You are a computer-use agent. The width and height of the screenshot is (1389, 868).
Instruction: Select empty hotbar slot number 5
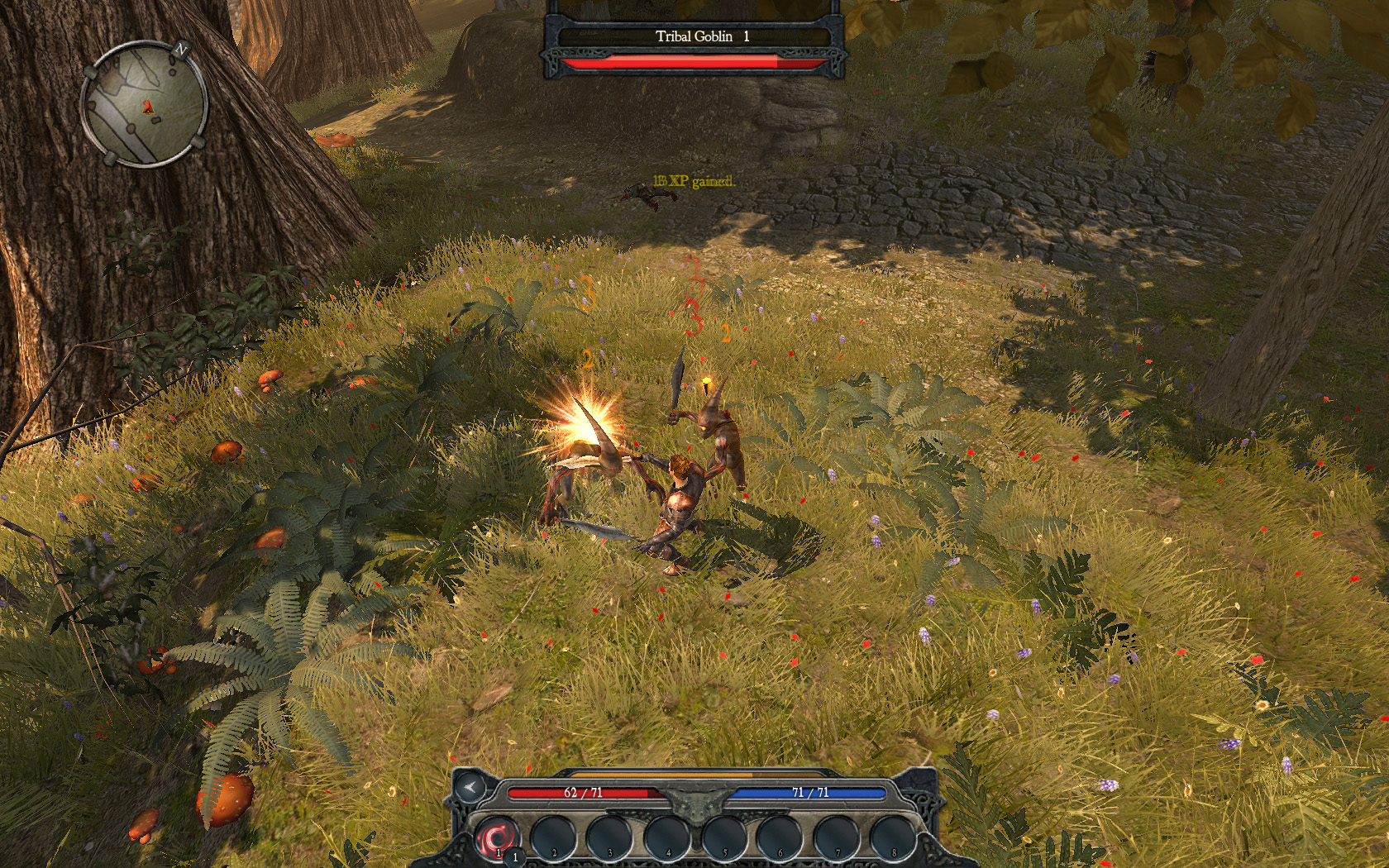[x=723, y=837]
